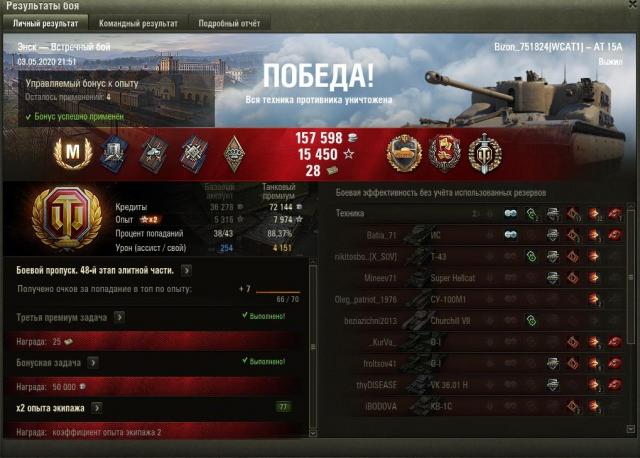Expand the Боевой пропуск stage arrow

coord(187,270)
